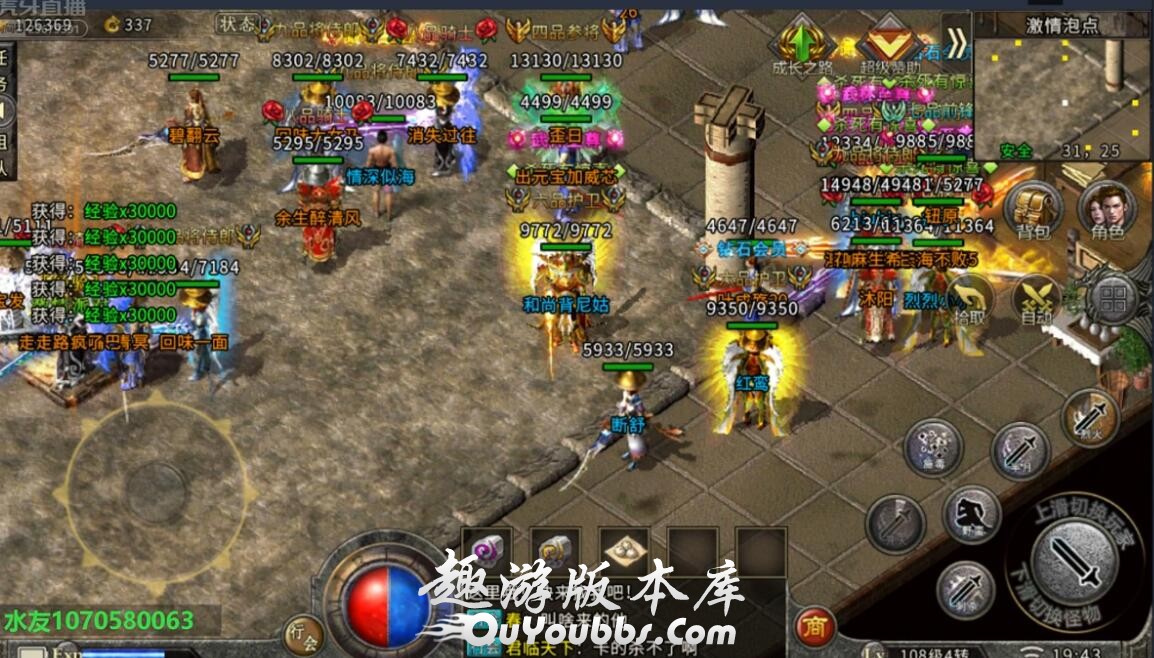Screen dimensions: 1154x658
Task: Switch to the 任务 quest tab
Action: coord(5,70)
